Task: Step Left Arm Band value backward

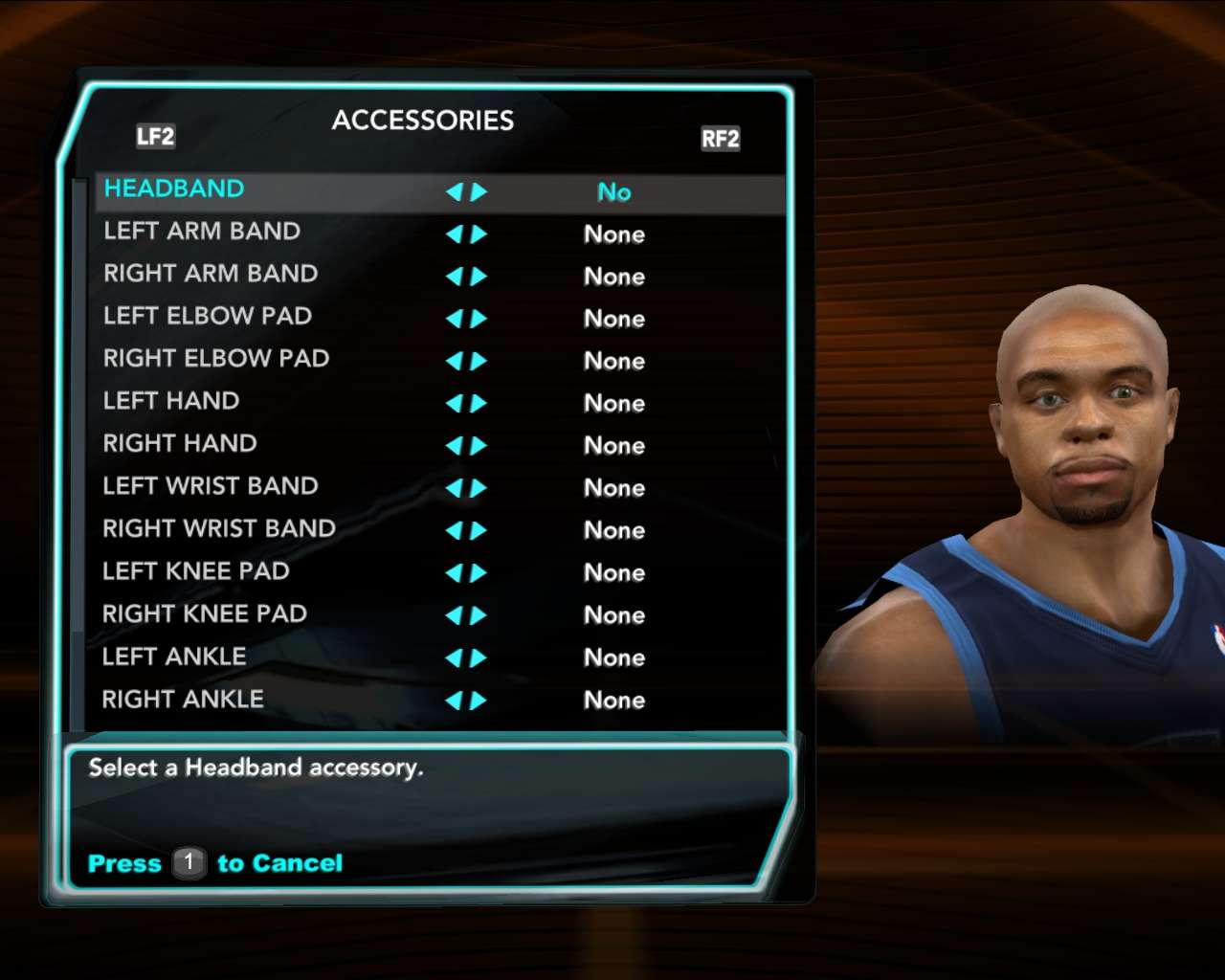Action: coord(454,234)
